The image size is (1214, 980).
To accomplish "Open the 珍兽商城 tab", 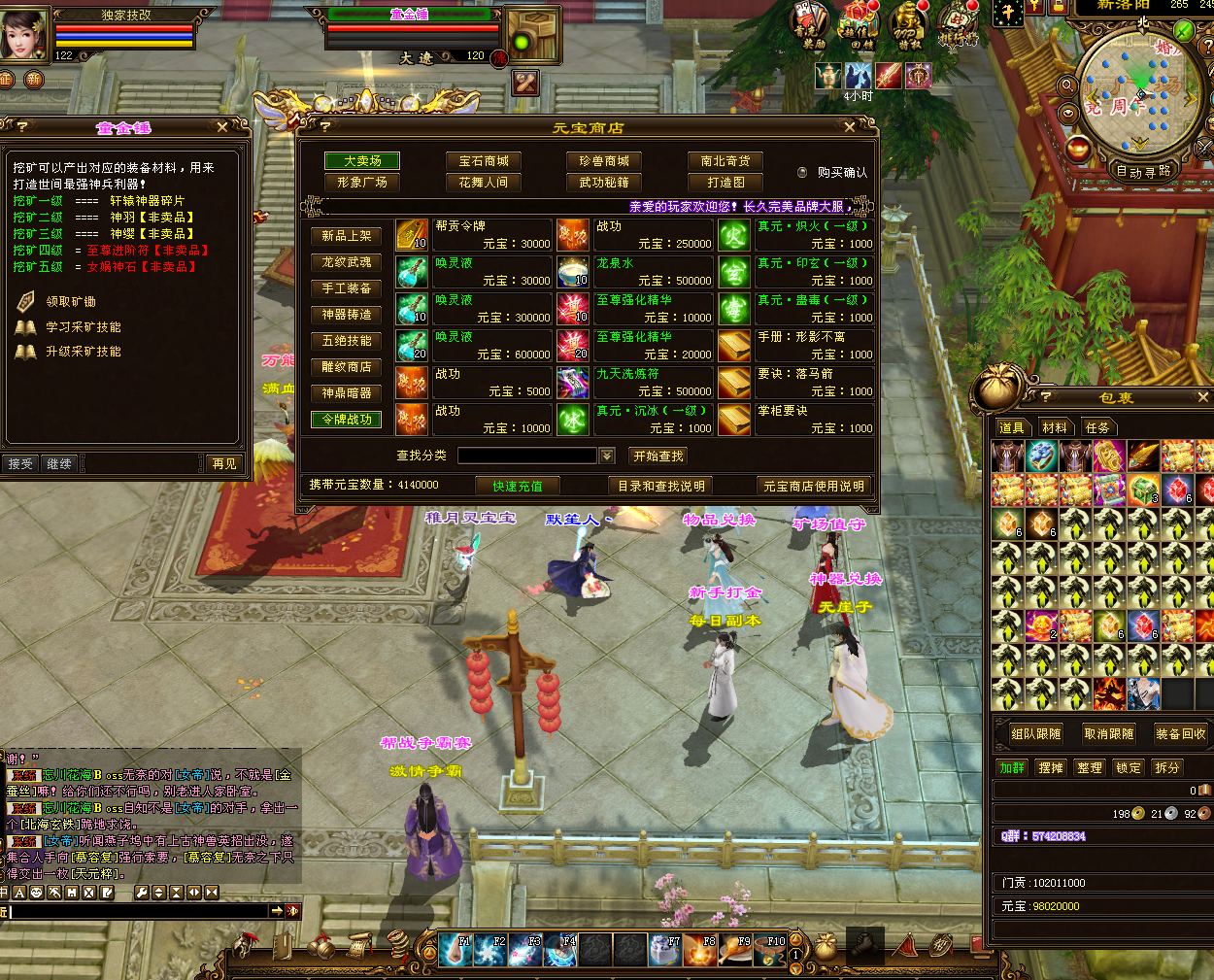I will click(604, 161).
